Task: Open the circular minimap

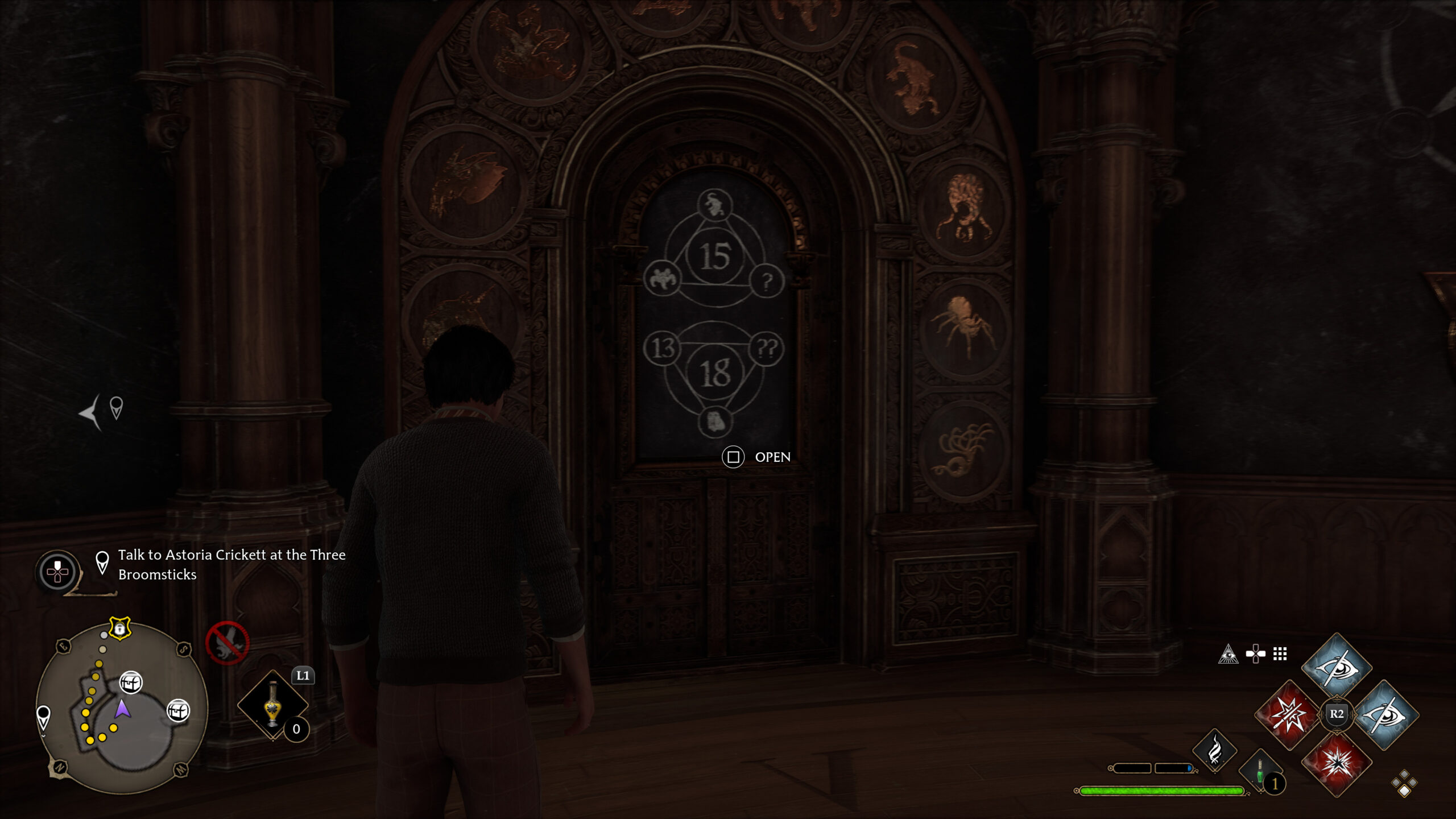Action: 122,708
